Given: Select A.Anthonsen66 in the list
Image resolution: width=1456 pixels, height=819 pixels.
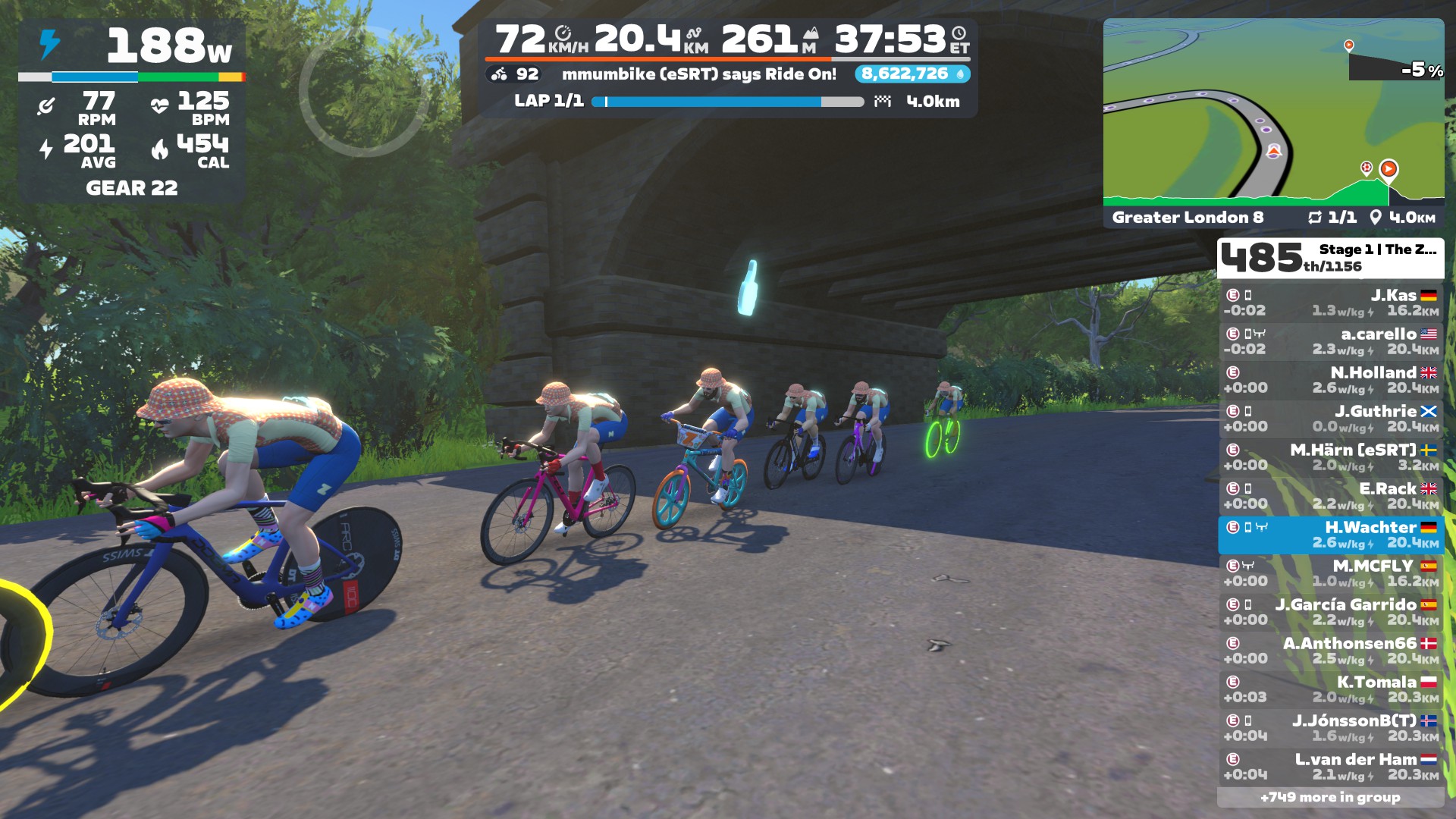Looking at the screenshot, I should (1330, 651).
